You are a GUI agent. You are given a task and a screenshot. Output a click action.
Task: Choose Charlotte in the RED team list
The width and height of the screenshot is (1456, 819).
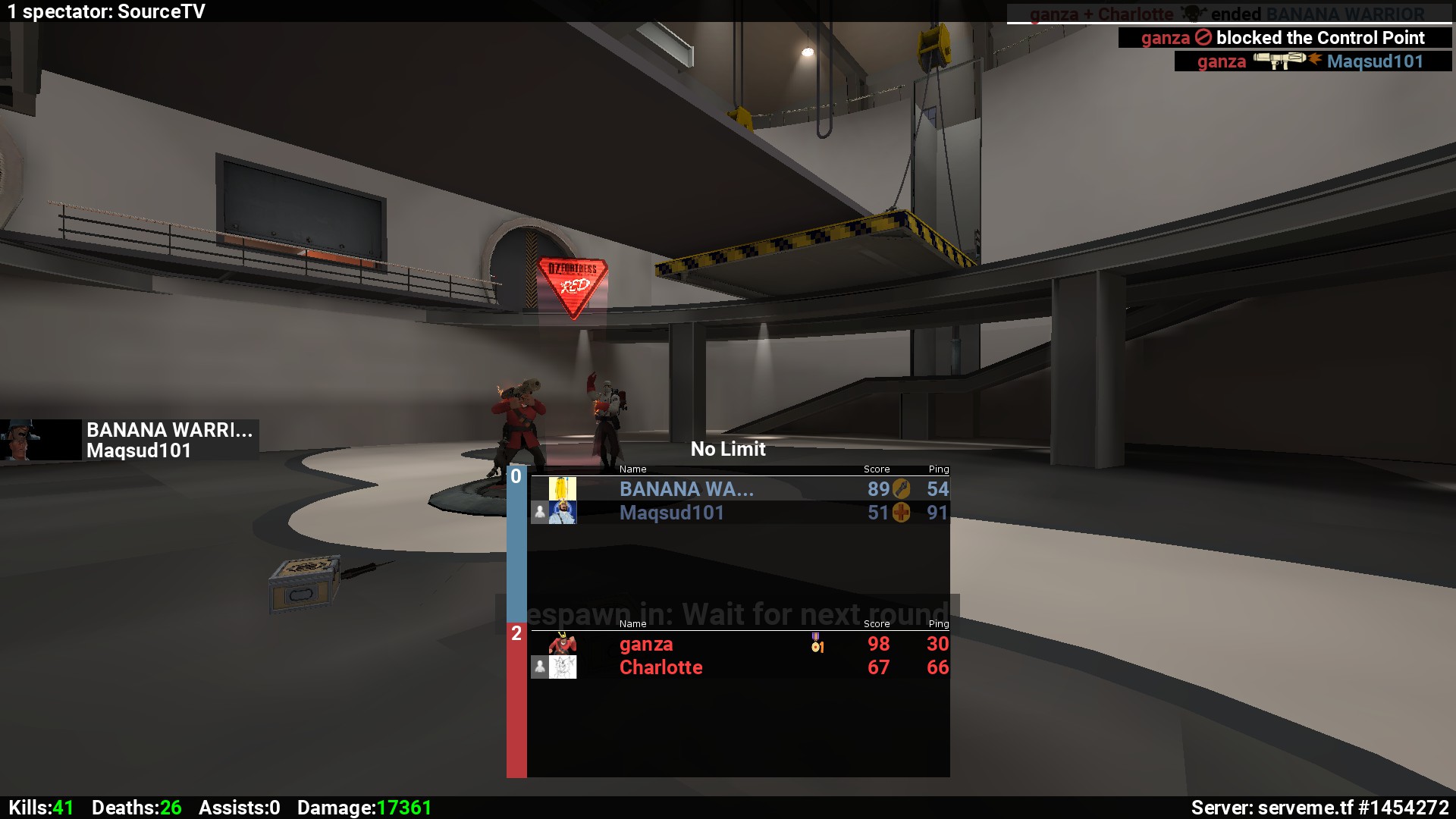point(661,667)
